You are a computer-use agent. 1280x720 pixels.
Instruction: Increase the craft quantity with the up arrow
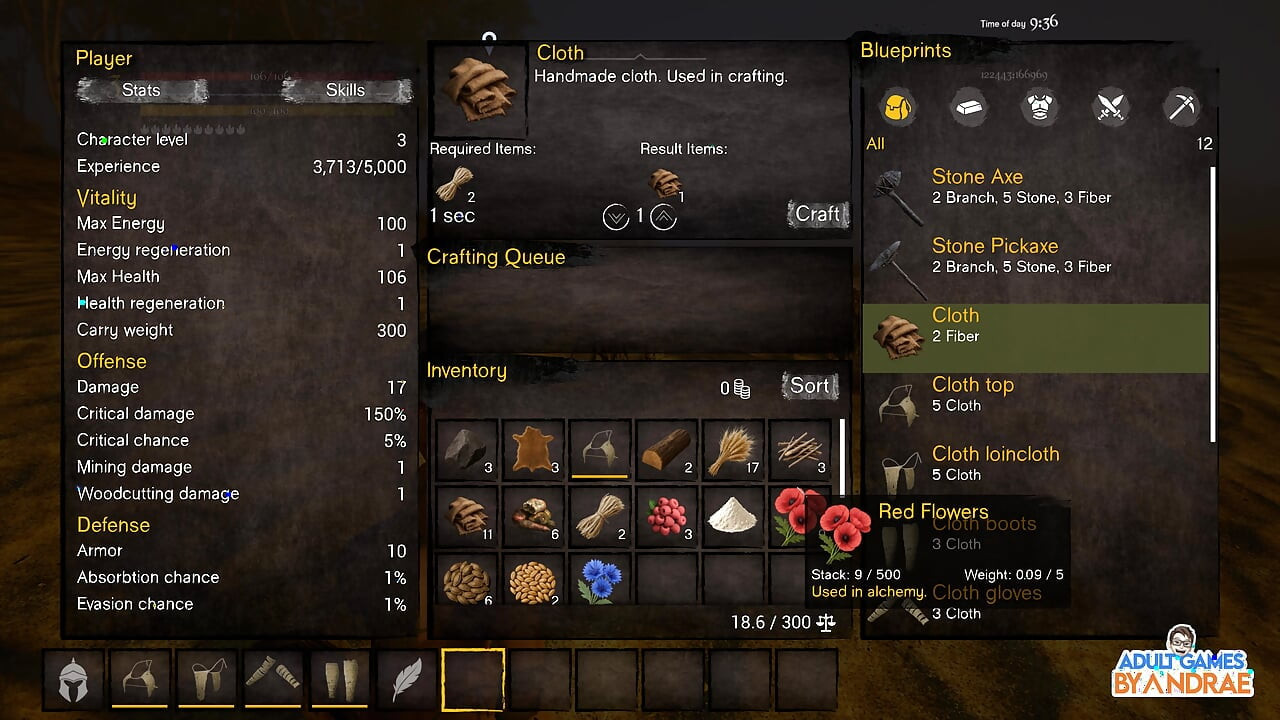coord(663,216)
